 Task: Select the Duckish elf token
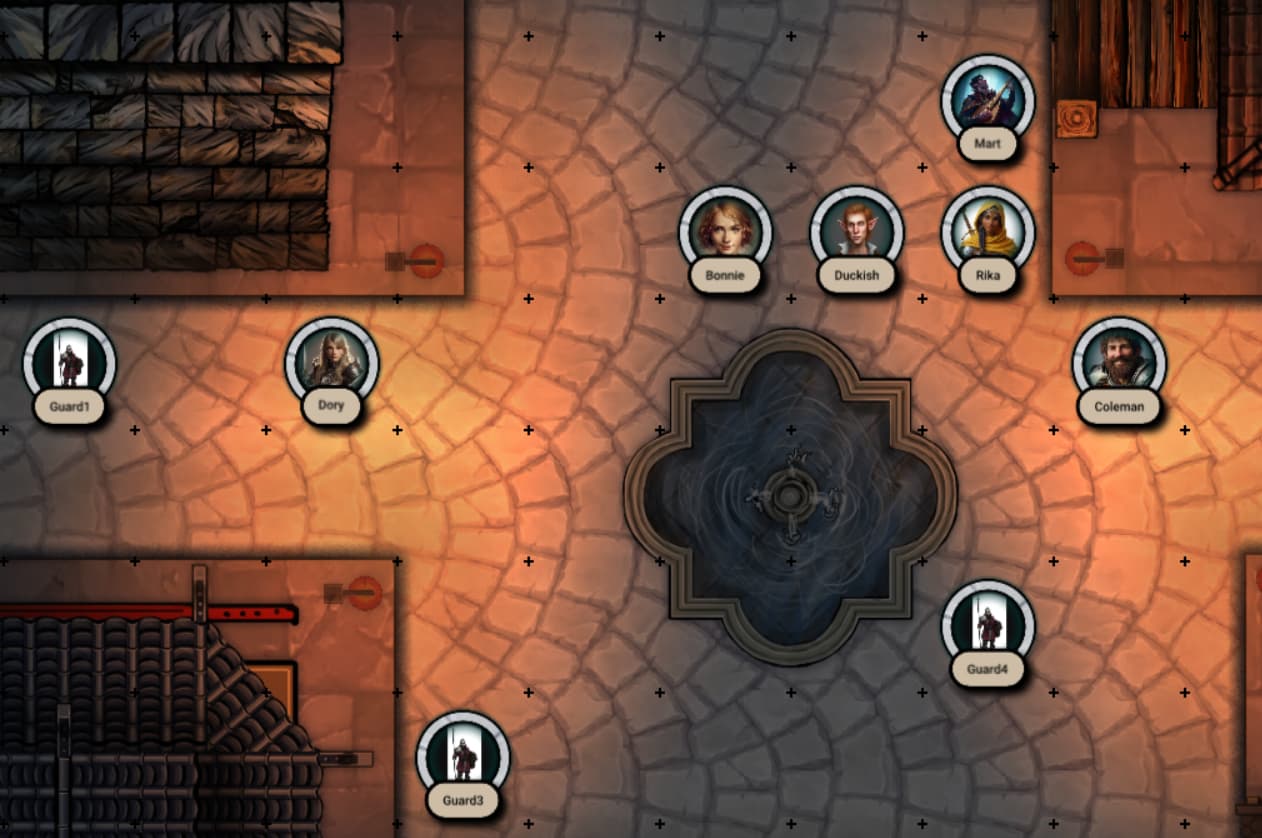856,232
